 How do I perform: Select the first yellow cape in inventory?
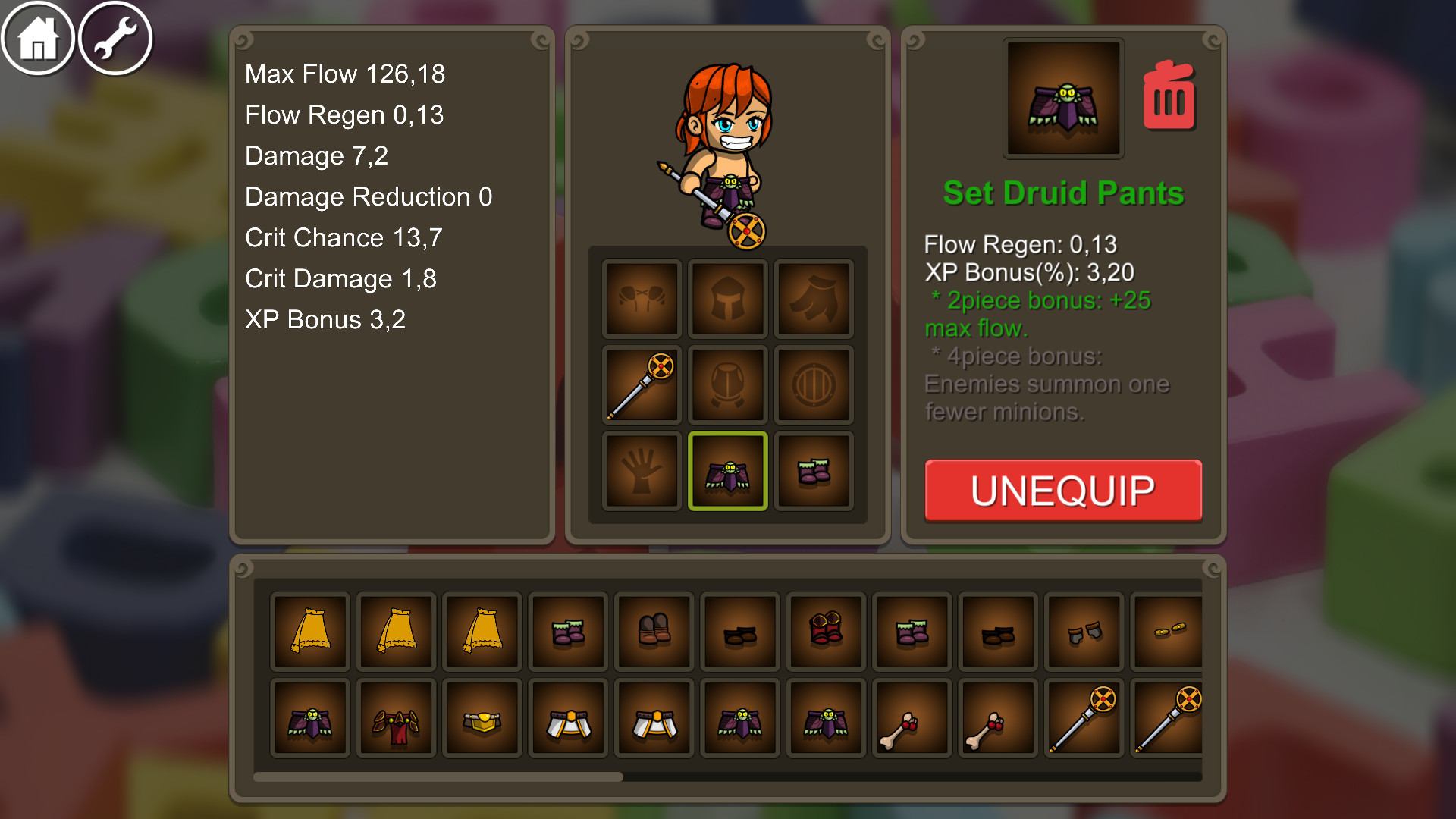(x=309, y=632)
